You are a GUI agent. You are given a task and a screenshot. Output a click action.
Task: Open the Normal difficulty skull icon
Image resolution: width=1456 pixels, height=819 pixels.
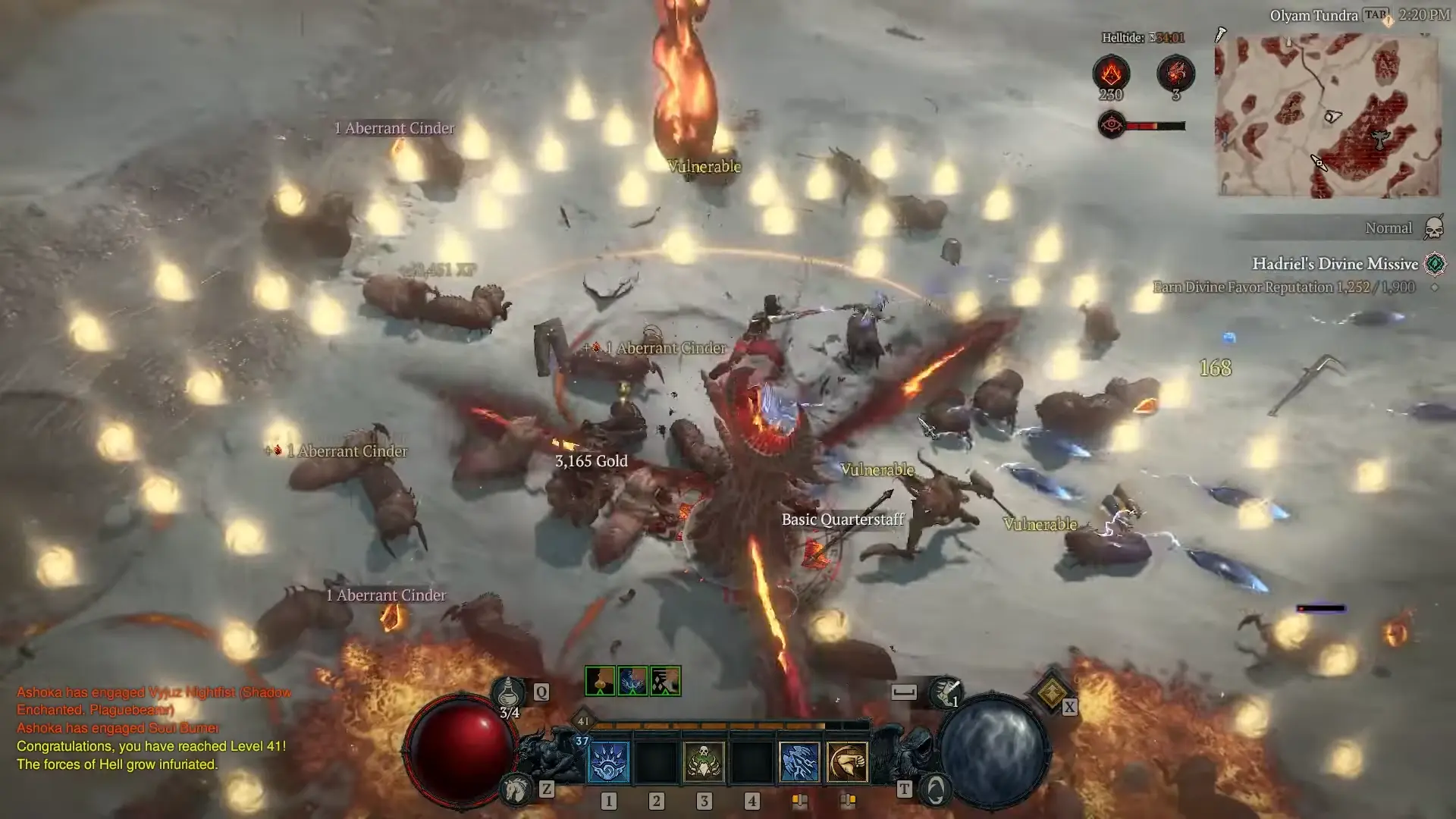coord(1433,227)
